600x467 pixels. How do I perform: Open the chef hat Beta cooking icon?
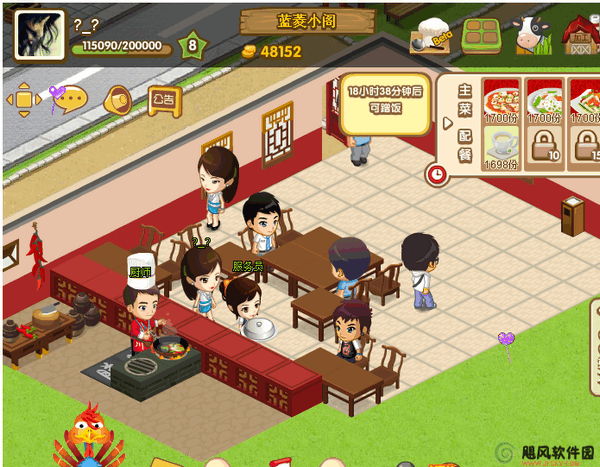pos(434,36)
